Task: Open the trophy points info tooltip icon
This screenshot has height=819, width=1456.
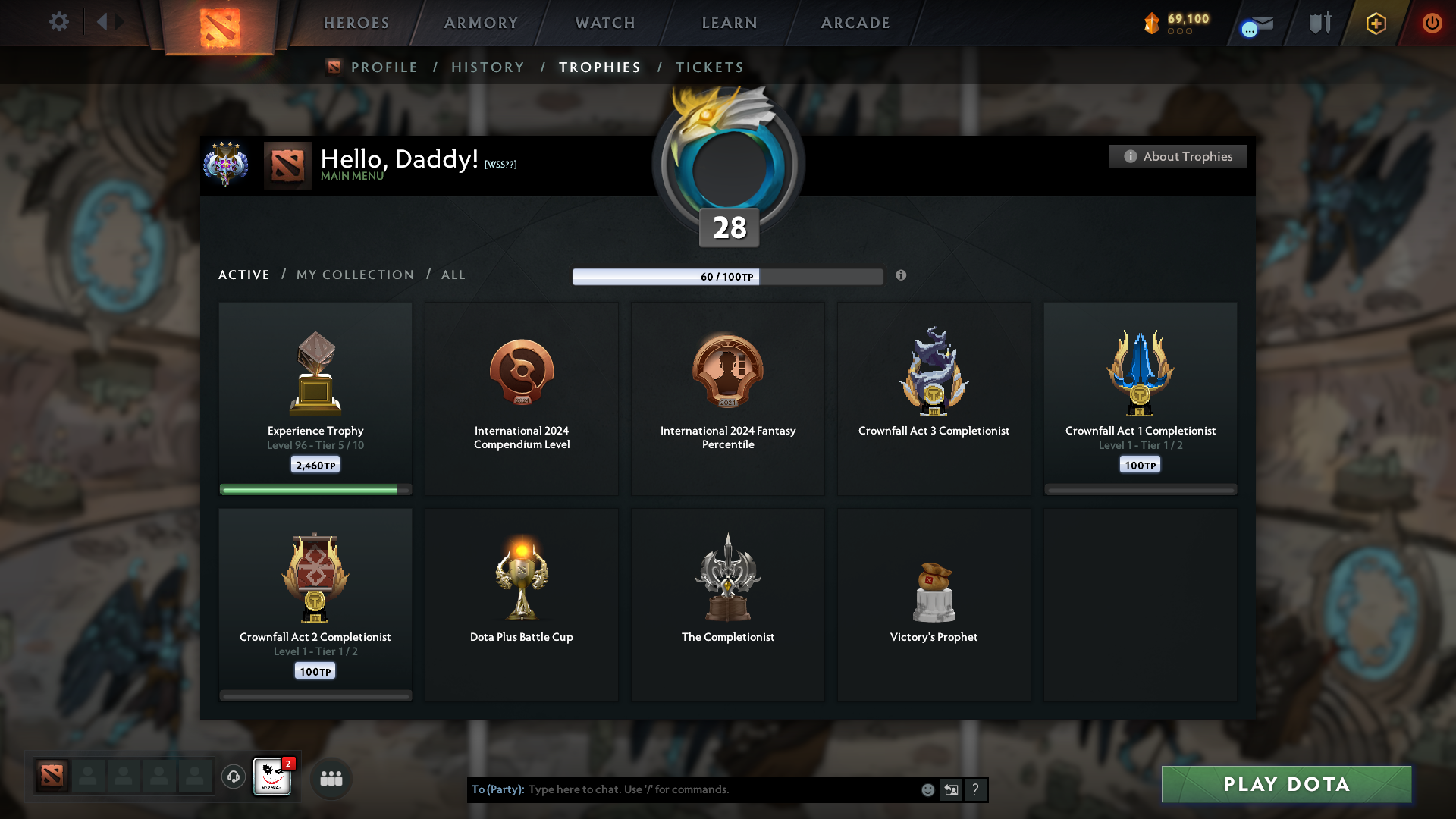Action: 902,276
